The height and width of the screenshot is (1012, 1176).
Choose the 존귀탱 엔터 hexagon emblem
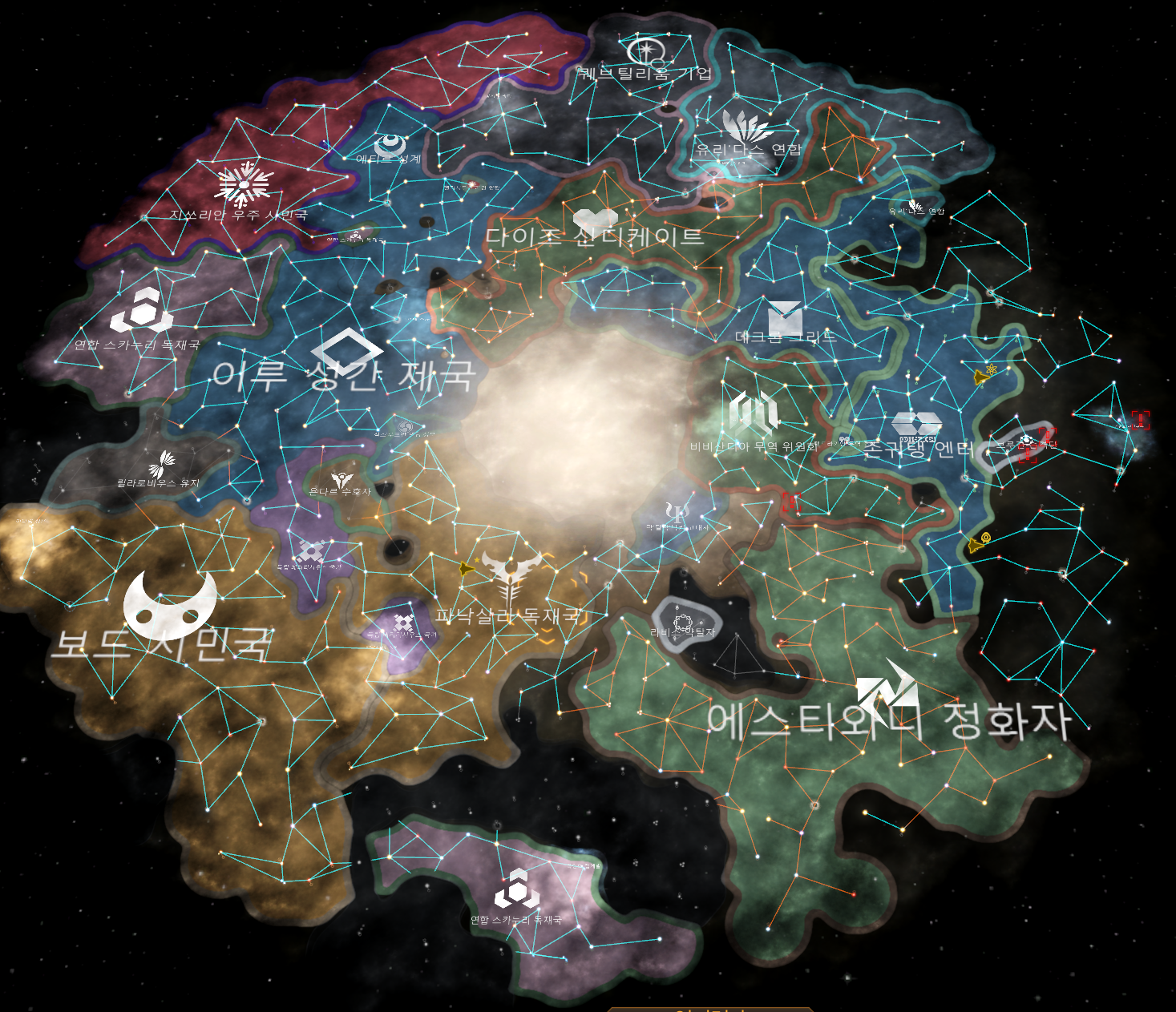click(x=915, y=425)
